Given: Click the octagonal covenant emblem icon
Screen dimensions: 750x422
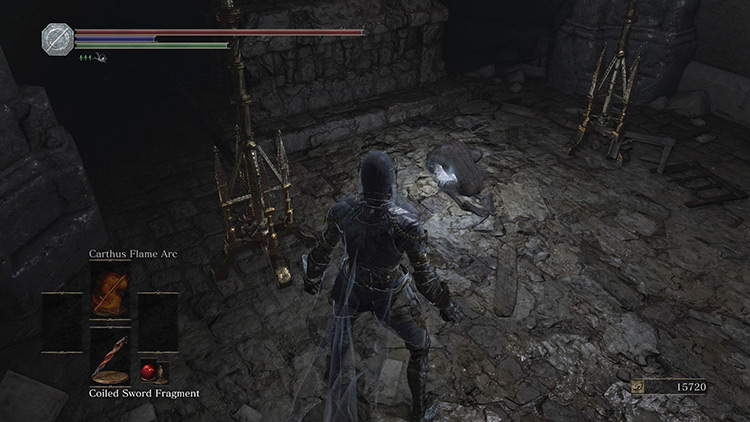Looking at the screenshot, I should [55, 38].
